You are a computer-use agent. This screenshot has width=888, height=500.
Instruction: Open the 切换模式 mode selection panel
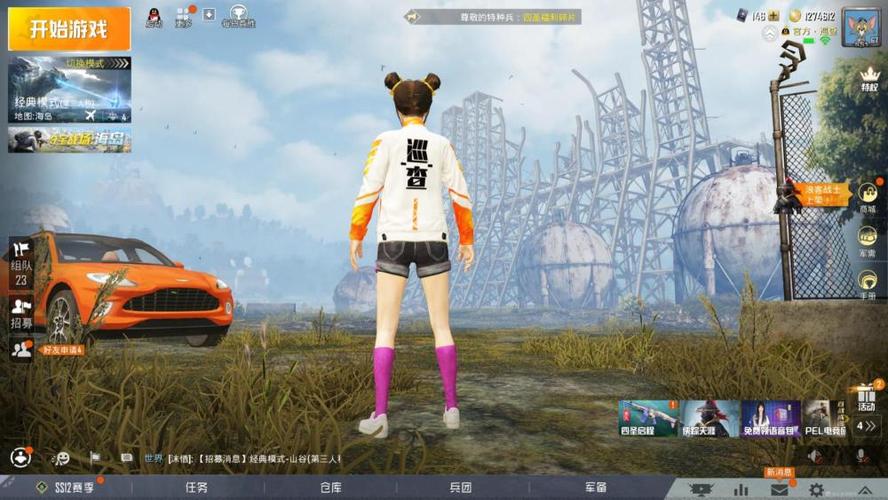[69, 89]
